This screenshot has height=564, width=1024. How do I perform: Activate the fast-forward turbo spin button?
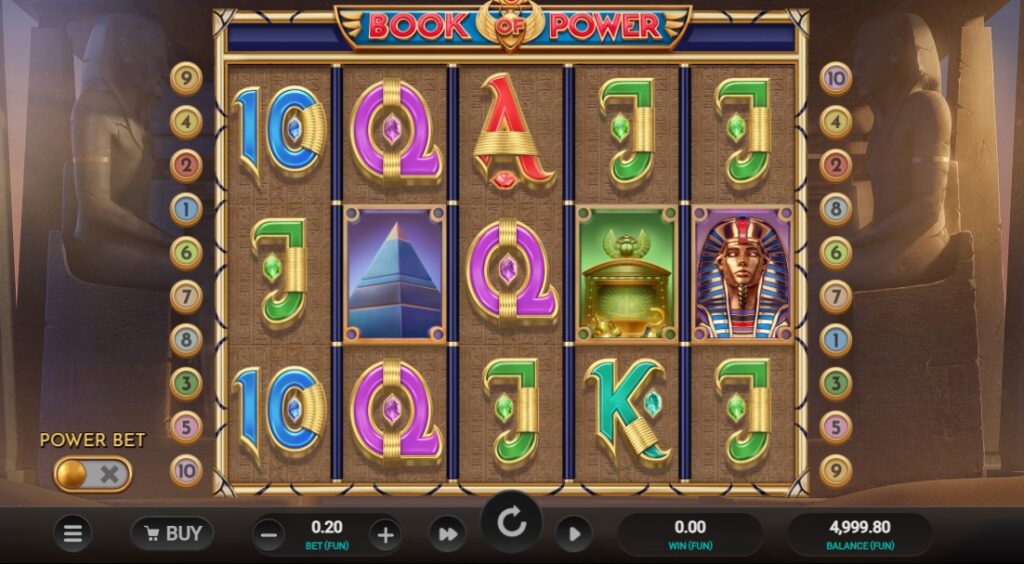pyautogui.click(x=447, y=534)
